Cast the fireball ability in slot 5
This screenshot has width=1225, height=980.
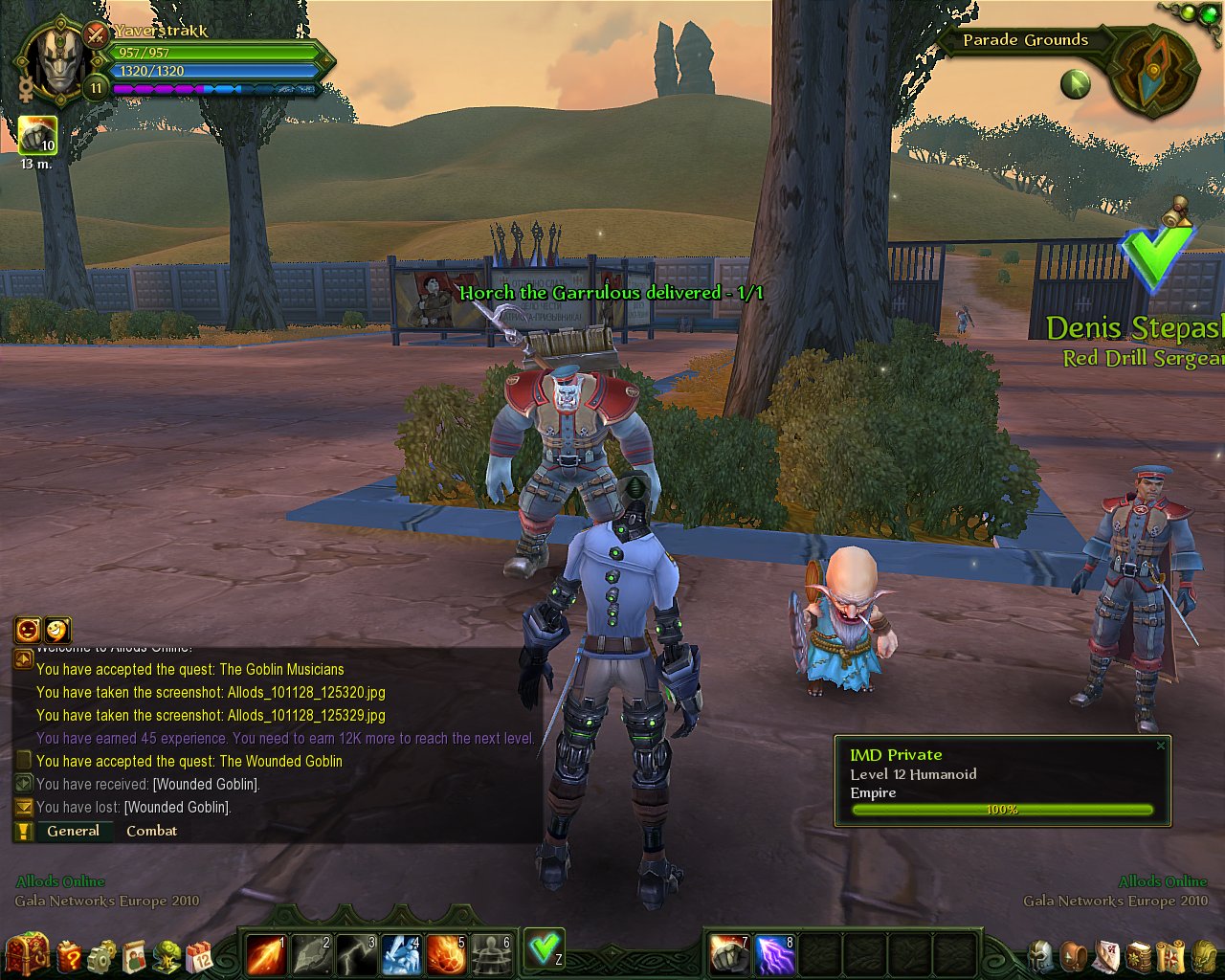pyautogui.click(x=446, y=953)
